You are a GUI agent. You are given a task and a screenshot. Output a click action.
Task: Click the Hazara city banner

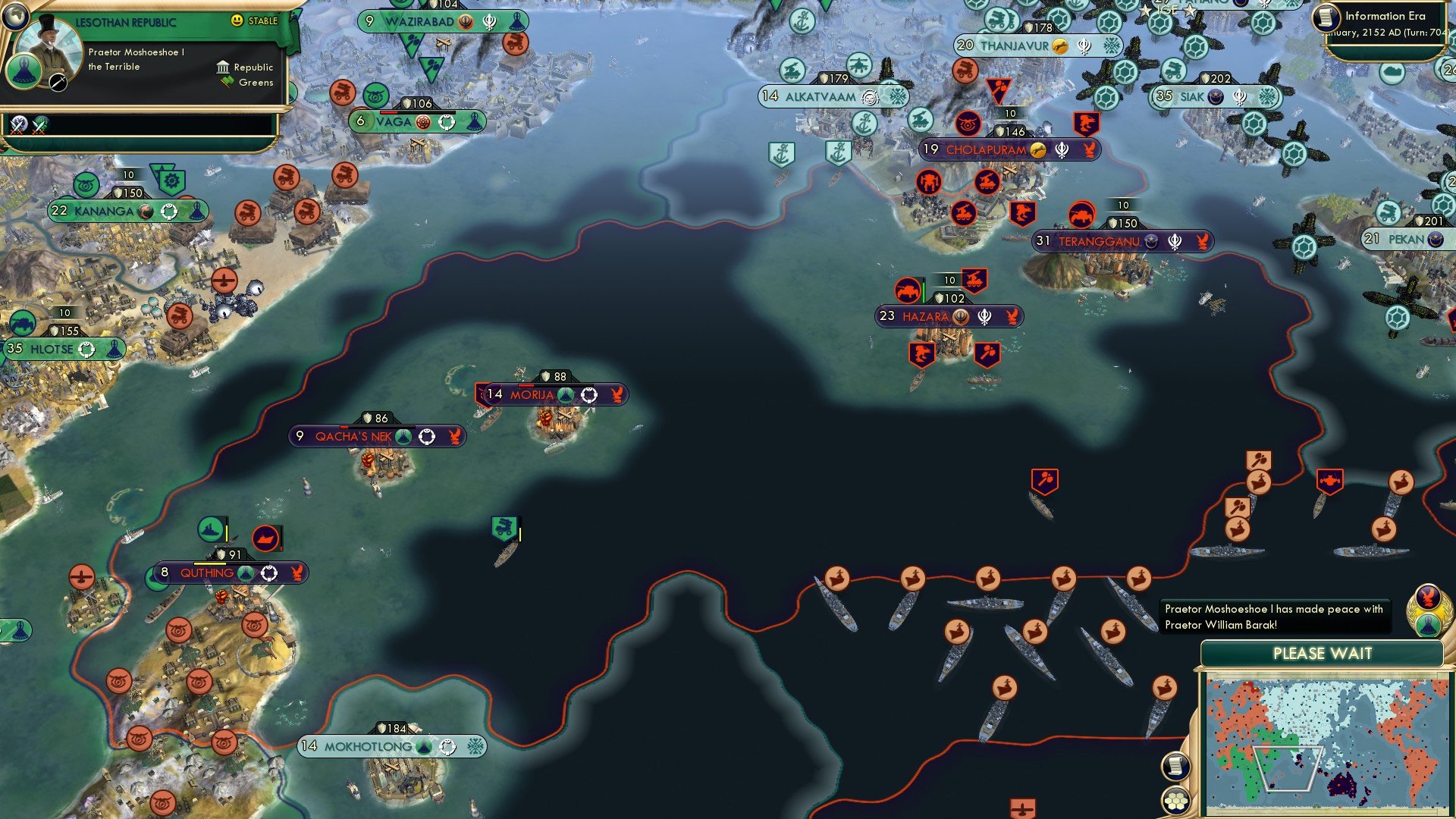(948, 316)
